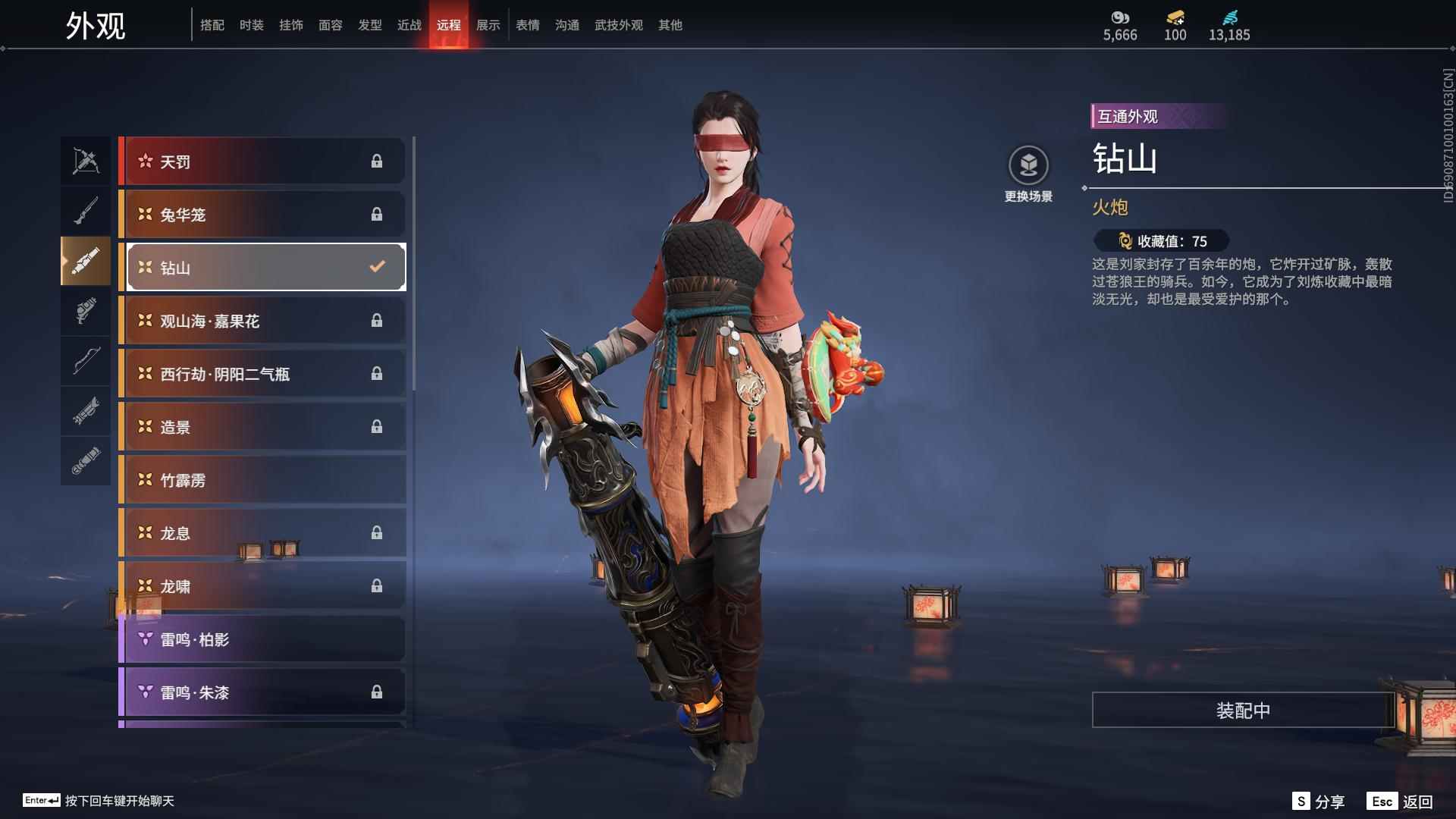Image resolution: width=1456 pixels, height=819 pixels.
Task: Select the bow weapon category icon
Action: (x=86, y=361)
